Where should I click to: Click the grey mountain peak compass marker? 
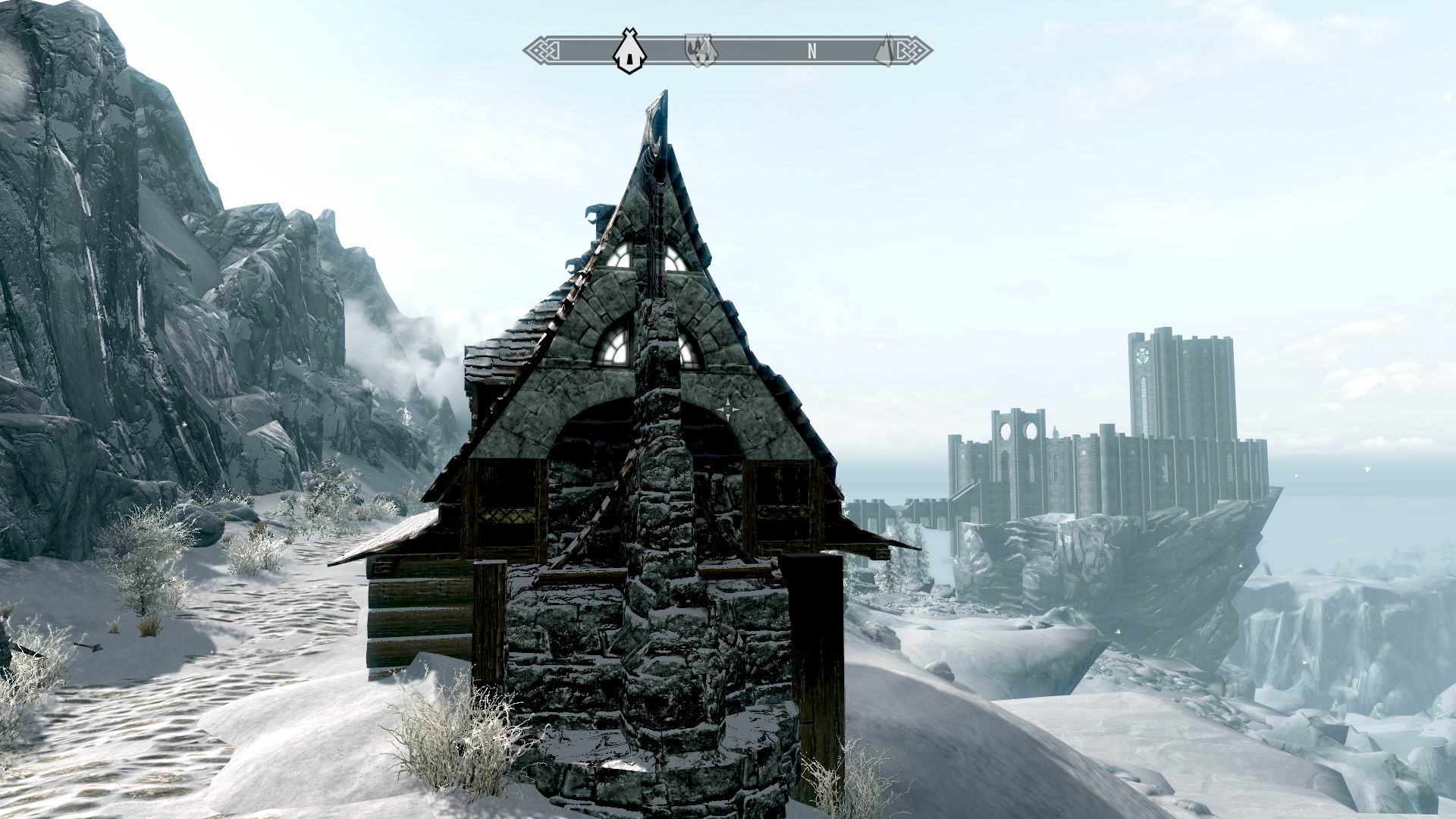click(886, 52)
